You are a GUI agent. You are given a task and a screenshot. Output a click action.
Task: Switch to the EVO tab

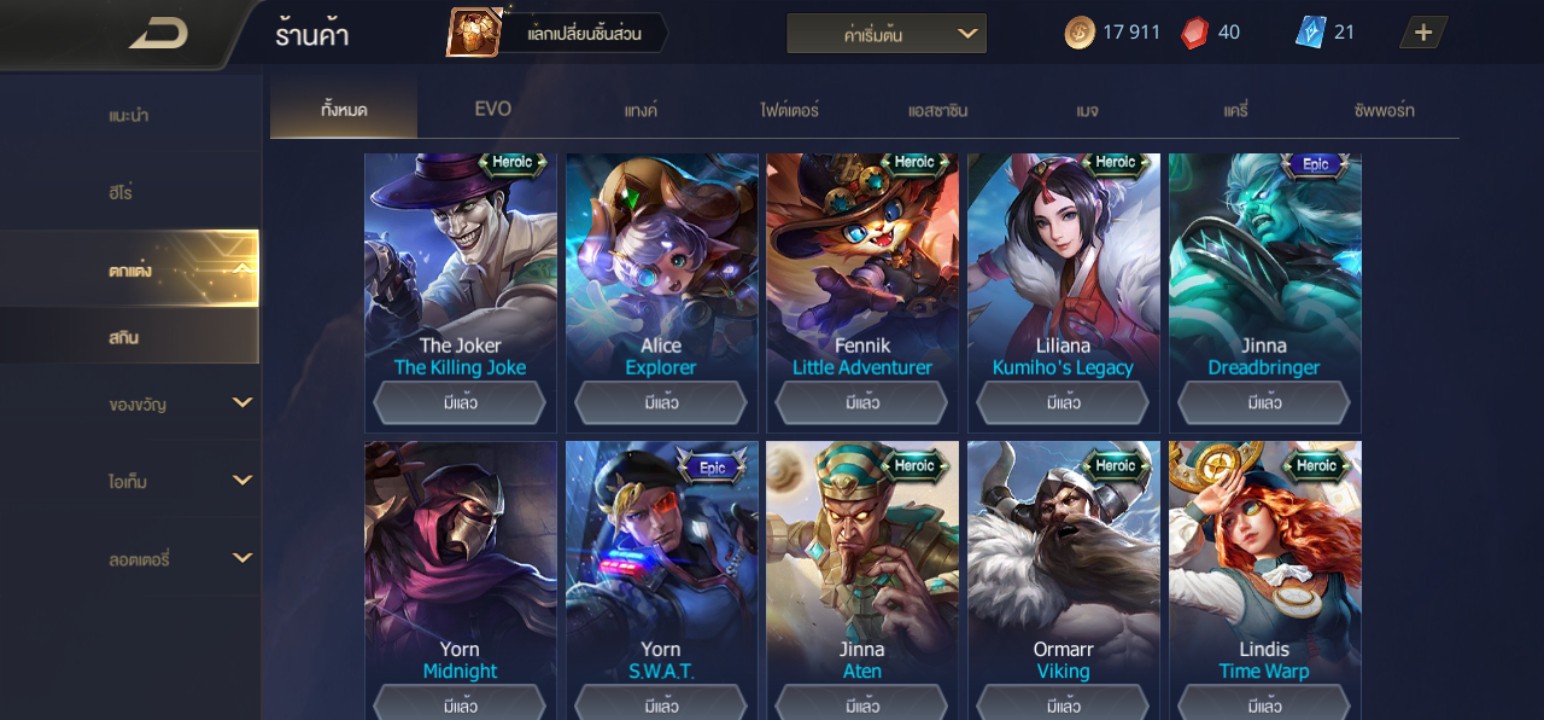[492, 109]
